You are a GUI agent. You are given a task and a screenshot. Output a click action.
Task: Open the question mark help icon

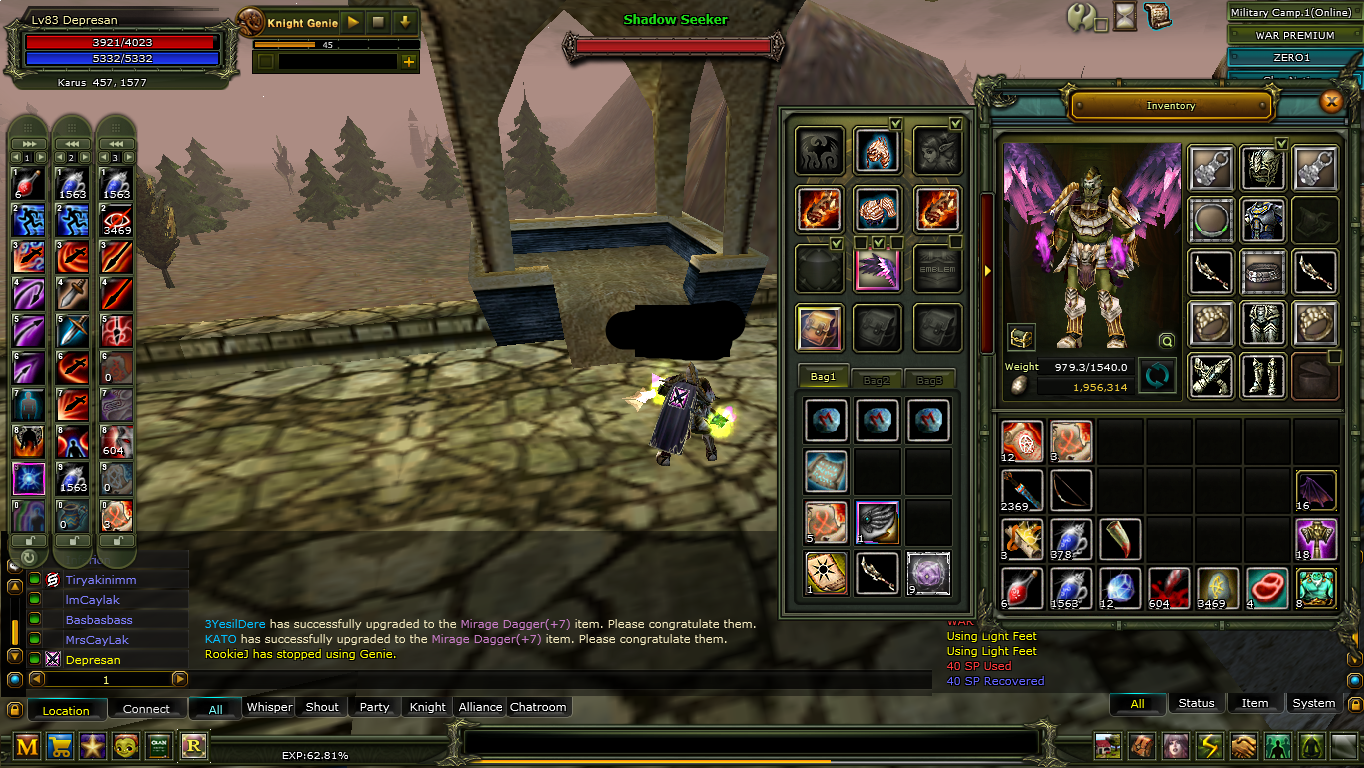coord(1081,17)
